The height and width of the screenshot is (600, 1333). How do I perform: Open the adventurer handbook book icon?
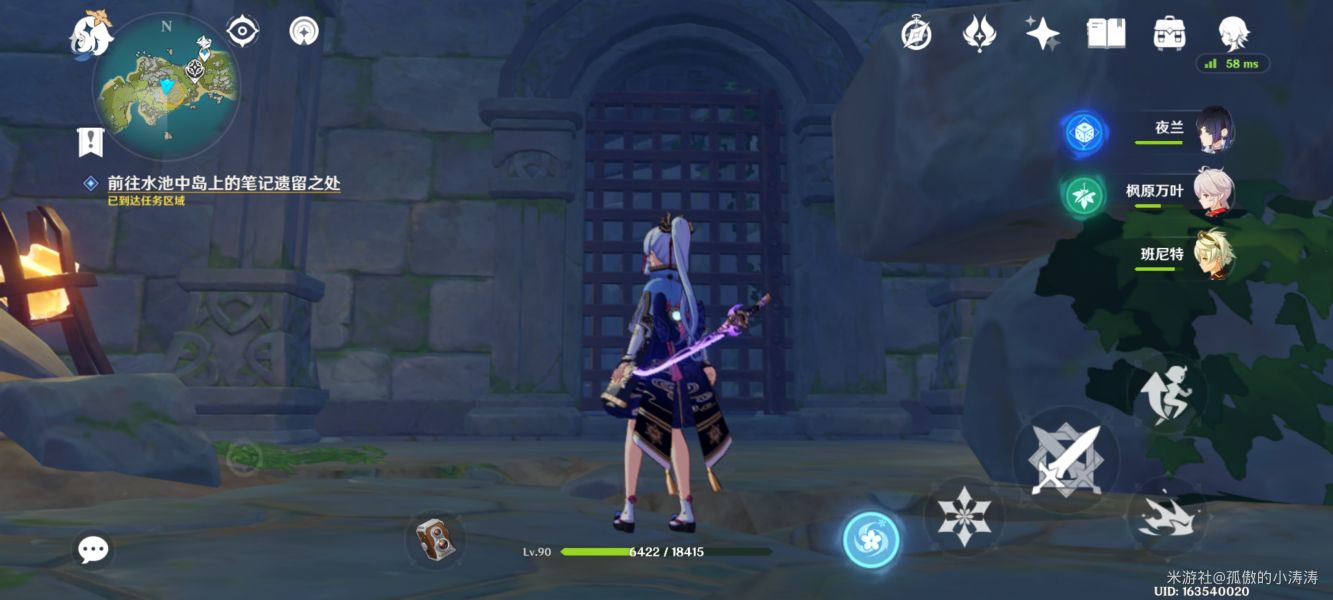click(1106, 34)
